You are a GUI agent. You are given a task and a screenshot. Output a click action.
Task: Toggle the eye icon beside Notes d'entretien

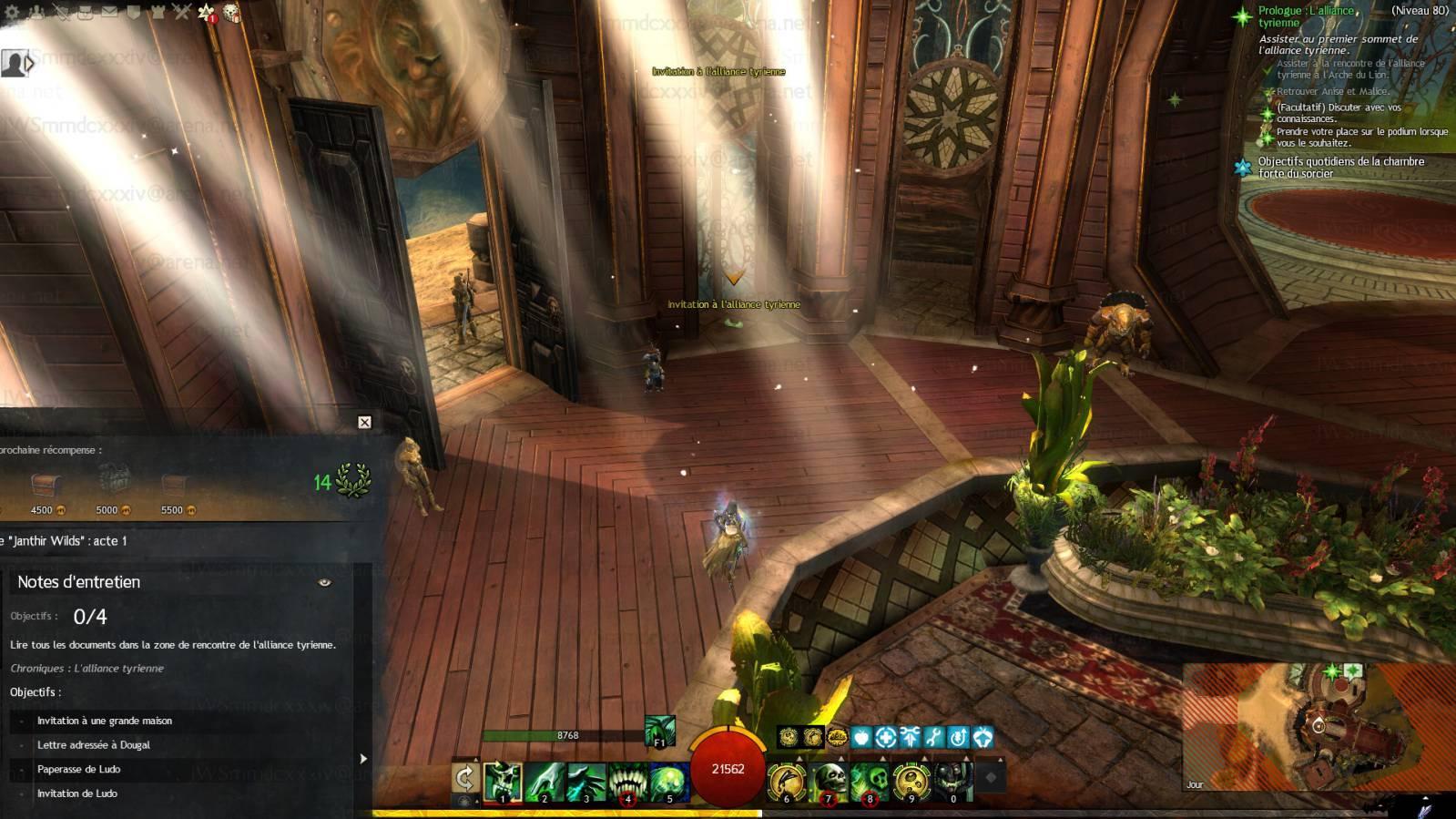click(x=324, y=582)
